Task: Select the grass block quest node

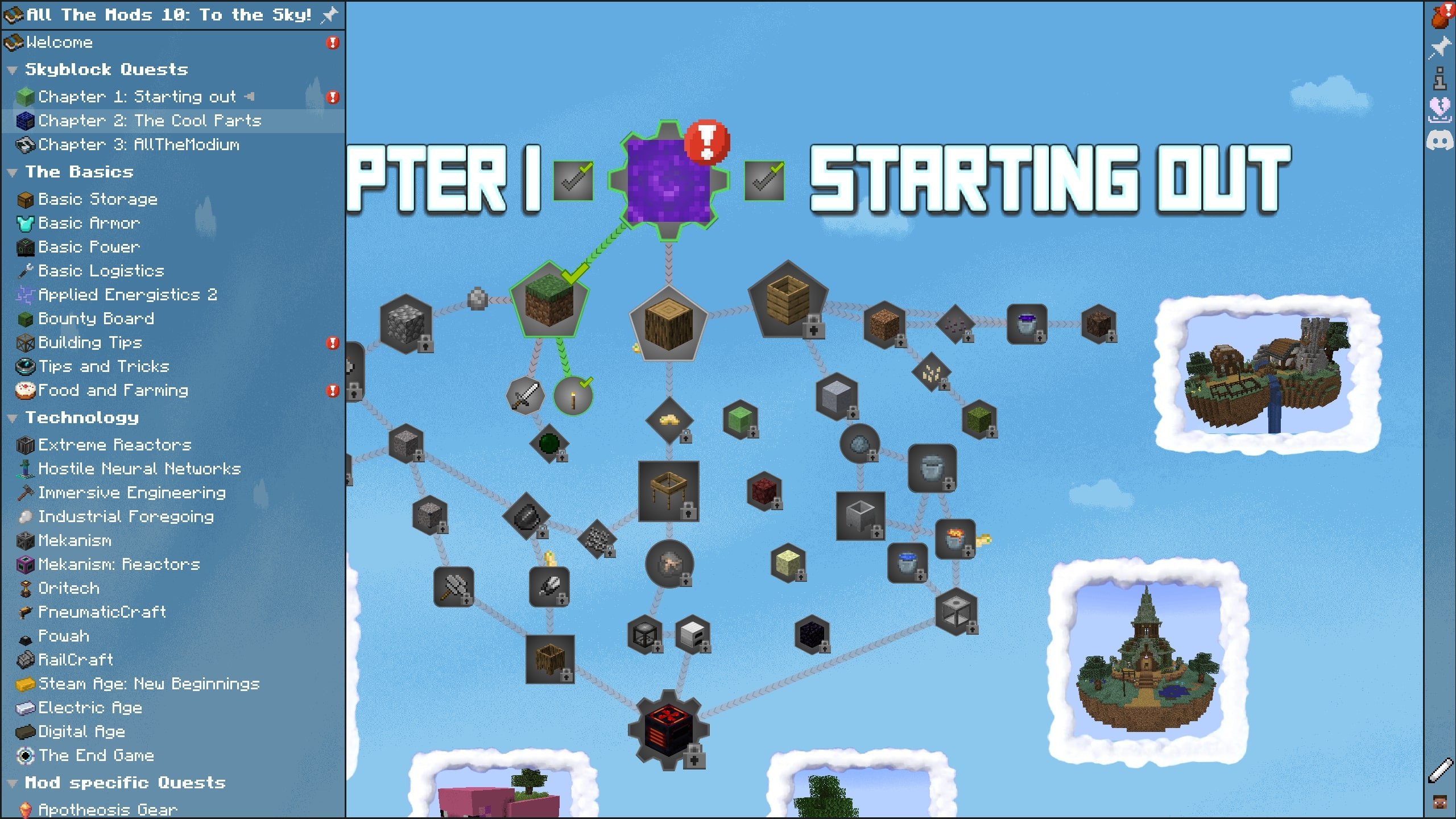Action: click(x=549, y=307)
